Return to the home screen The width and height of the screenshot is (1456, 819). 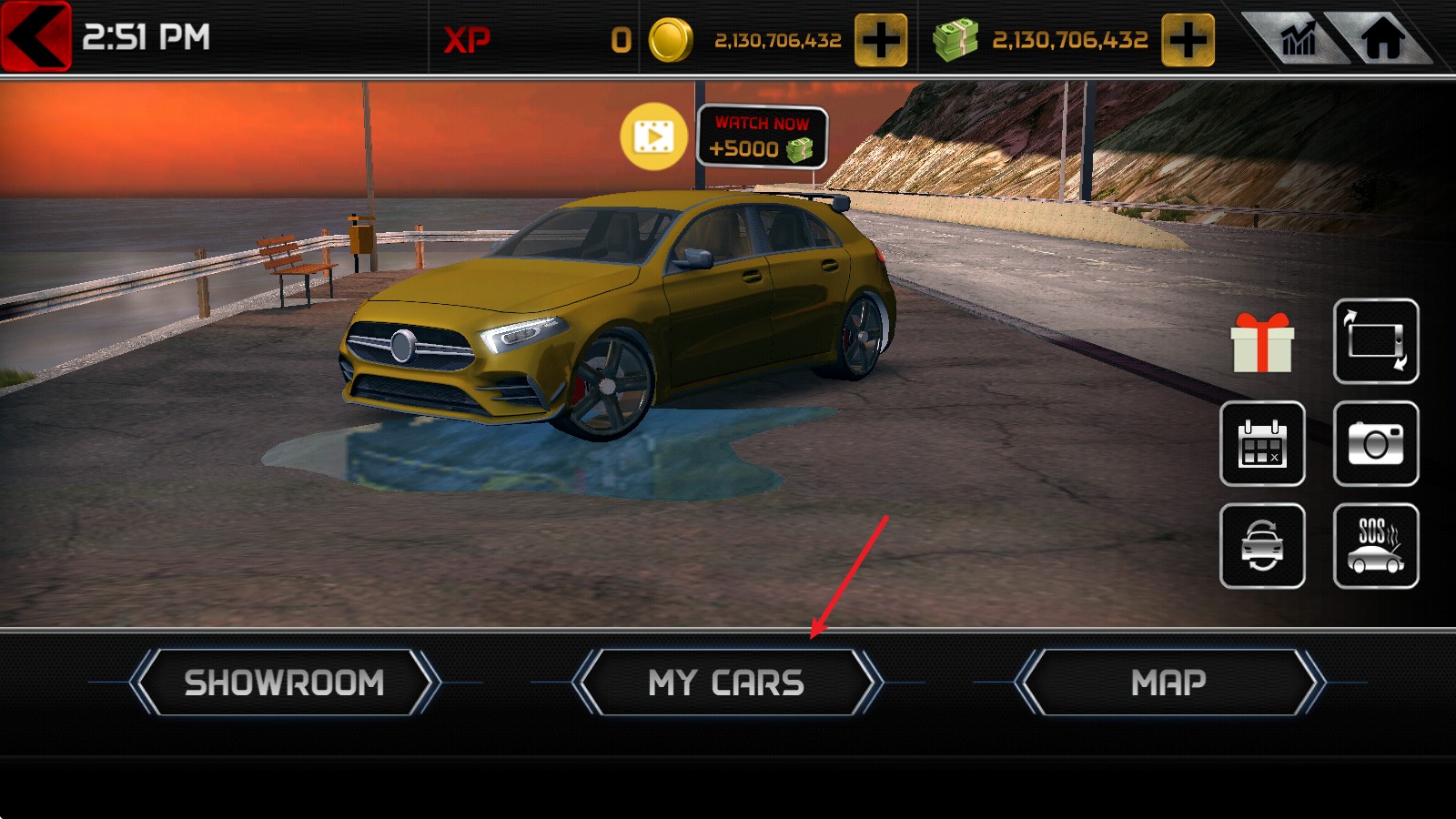[x=1382, y=39]
